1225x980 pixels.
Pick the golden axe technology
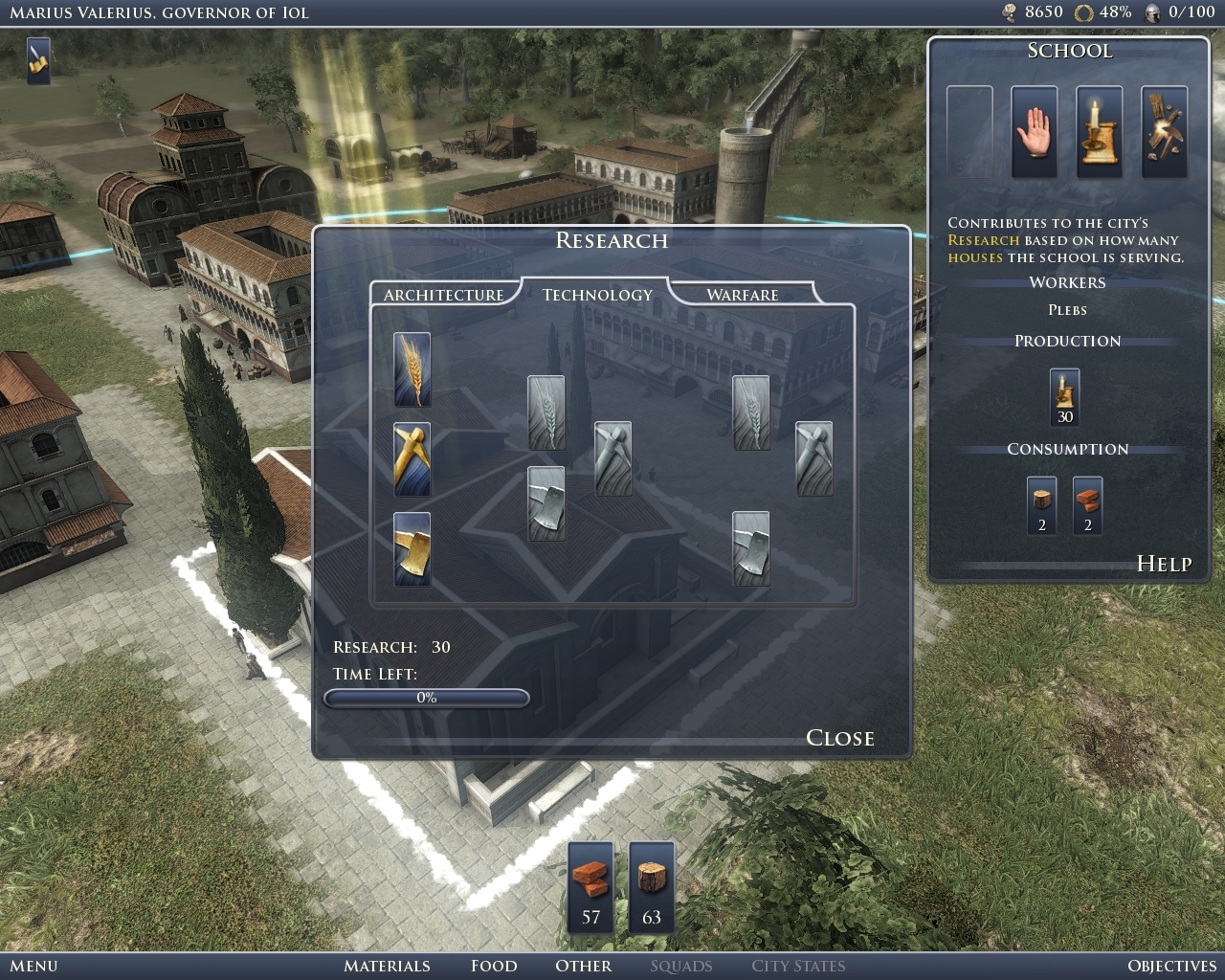click(412, 549)
